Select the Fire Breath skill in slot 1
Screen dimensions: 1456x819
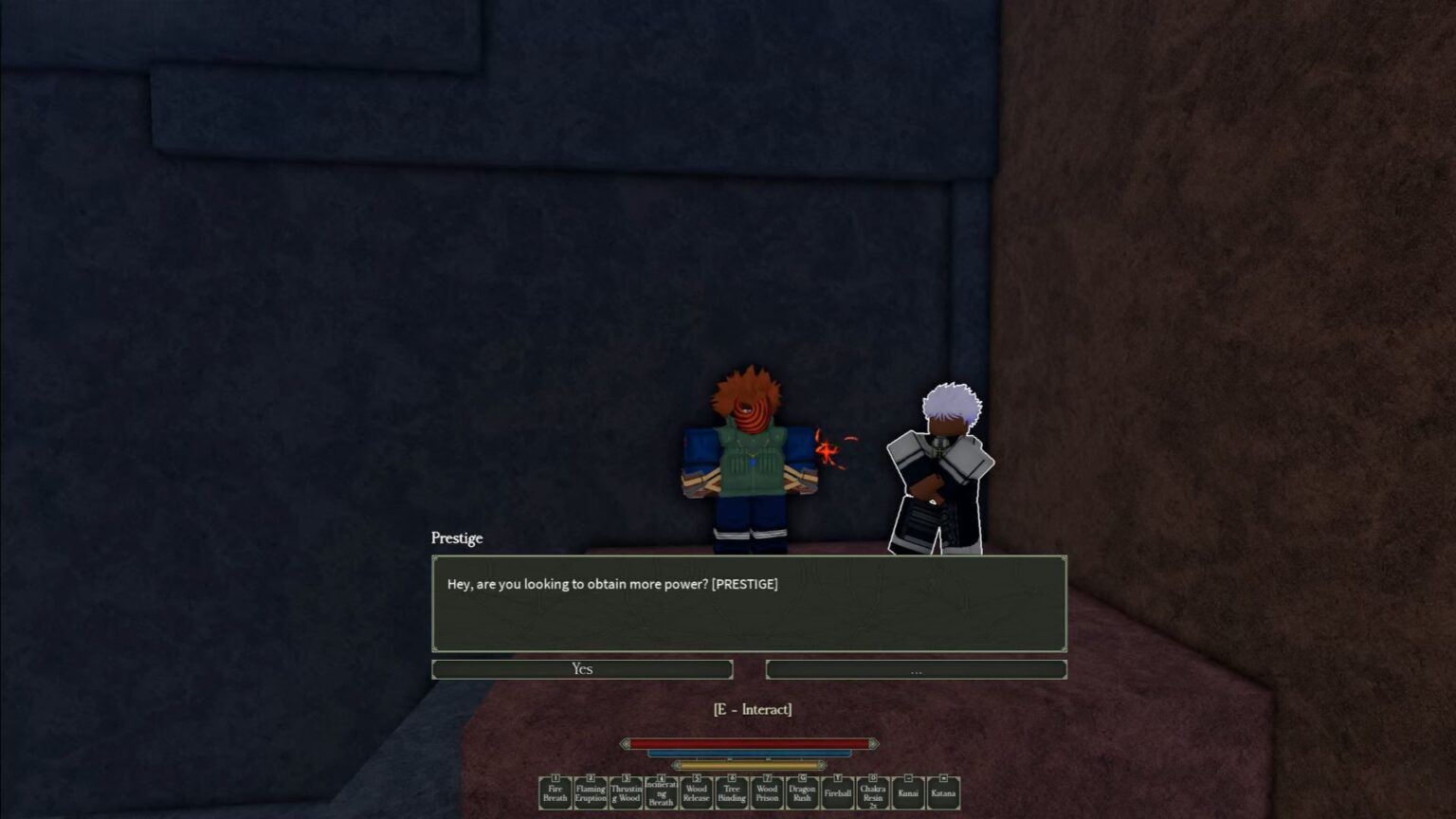pos(555,793)
